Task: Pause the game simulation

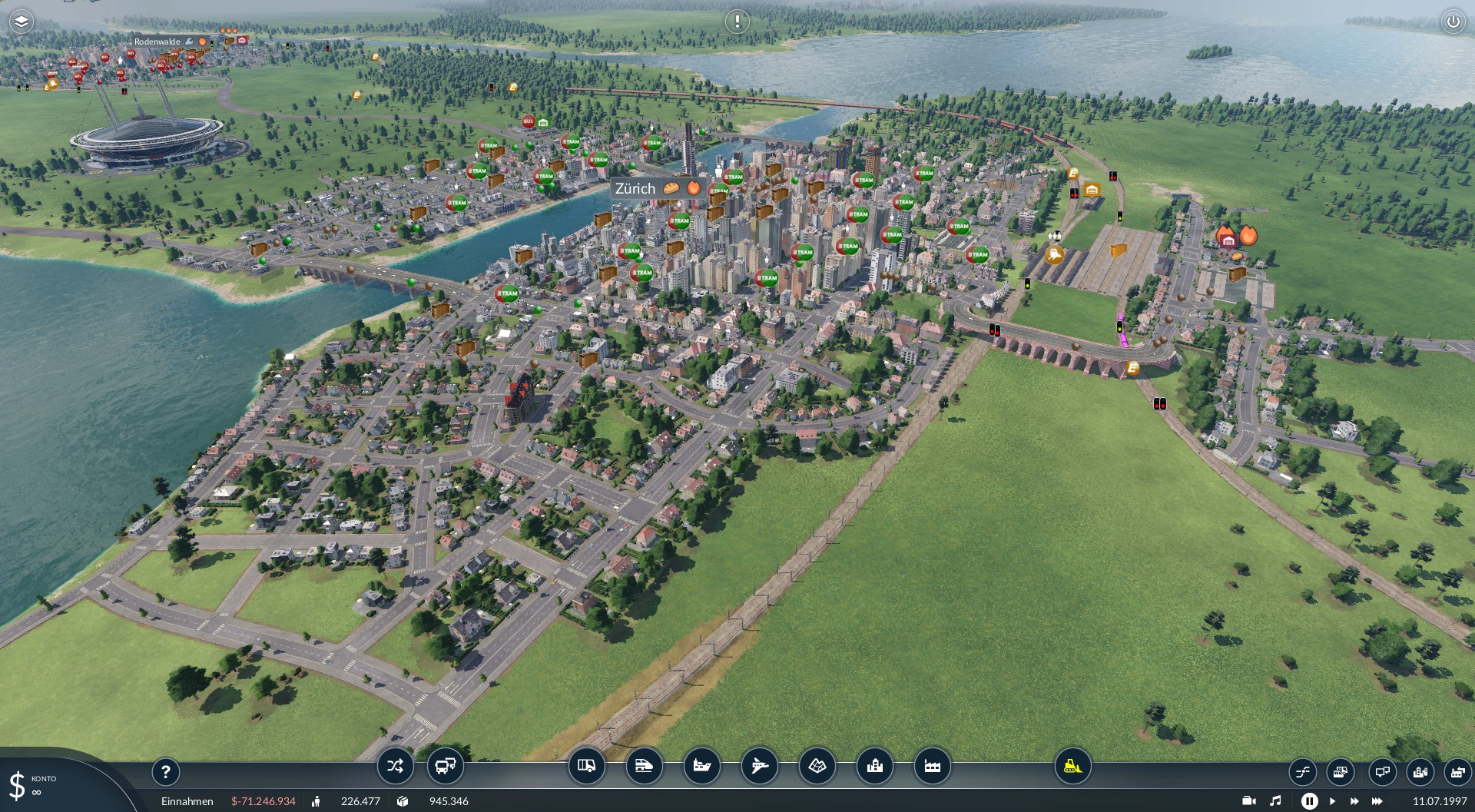Action: [x=1309, y=801]
